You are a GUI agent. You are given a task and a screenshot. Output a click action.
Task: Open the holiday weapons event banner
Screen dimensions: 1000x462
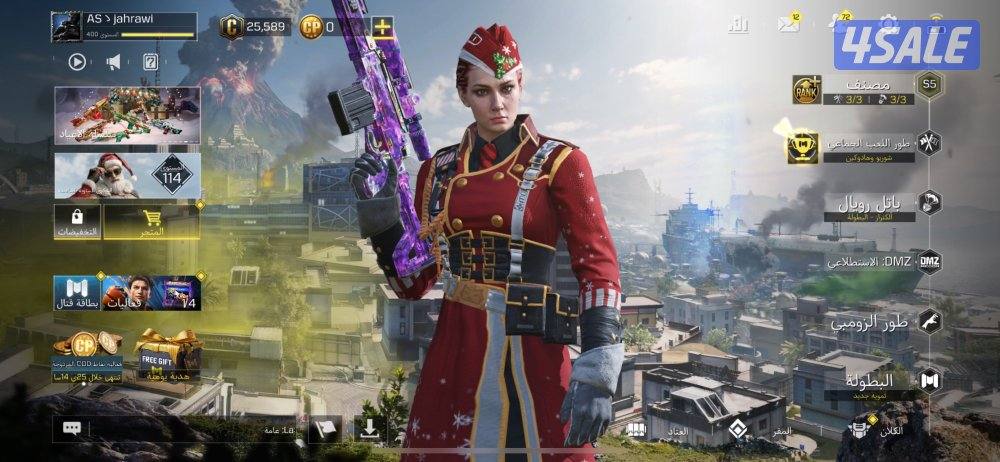(x=127, y=114)
